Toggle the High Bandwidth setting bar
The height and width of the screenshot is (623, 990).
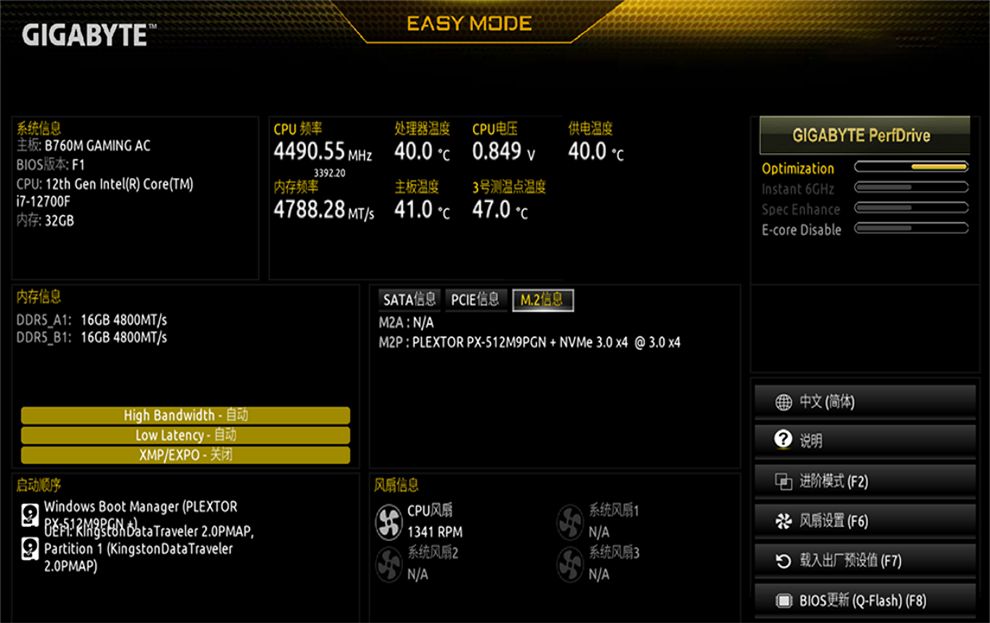pyautogui.click(x=185, y=415)
